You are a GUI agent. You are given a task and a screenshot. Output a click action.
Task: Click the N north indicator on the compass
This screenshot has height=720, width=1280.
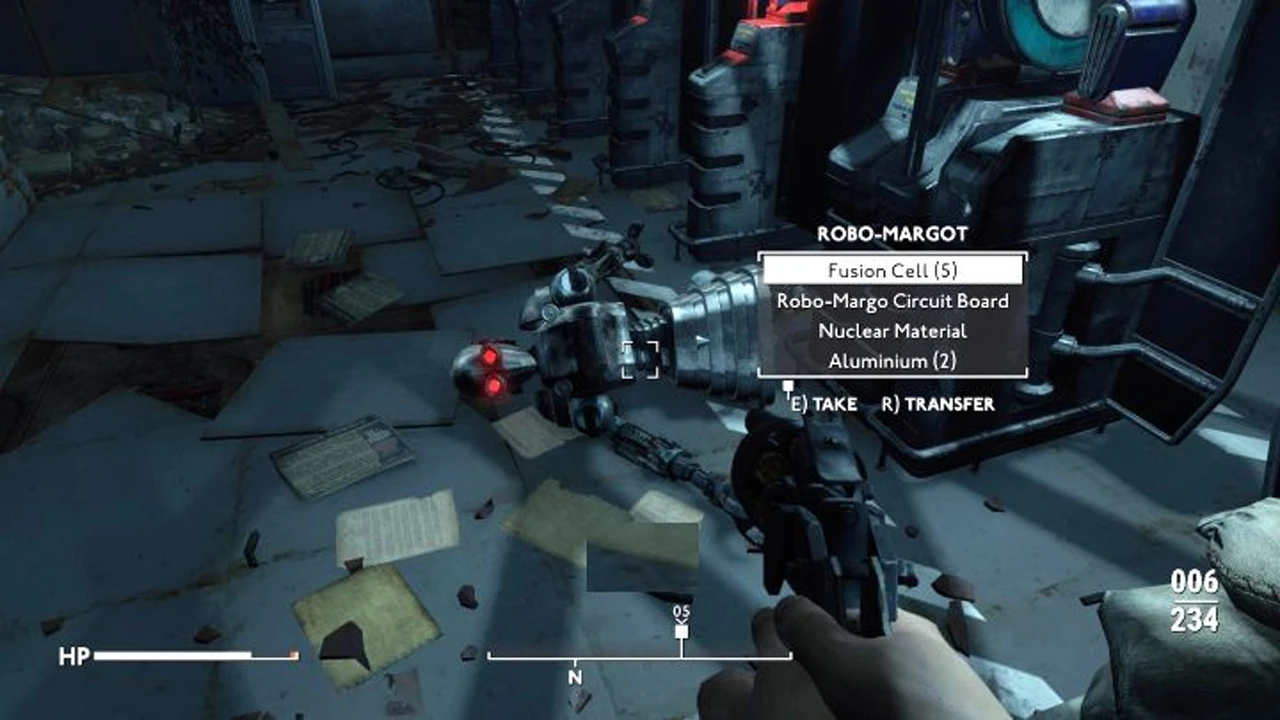tap(573, 677)
